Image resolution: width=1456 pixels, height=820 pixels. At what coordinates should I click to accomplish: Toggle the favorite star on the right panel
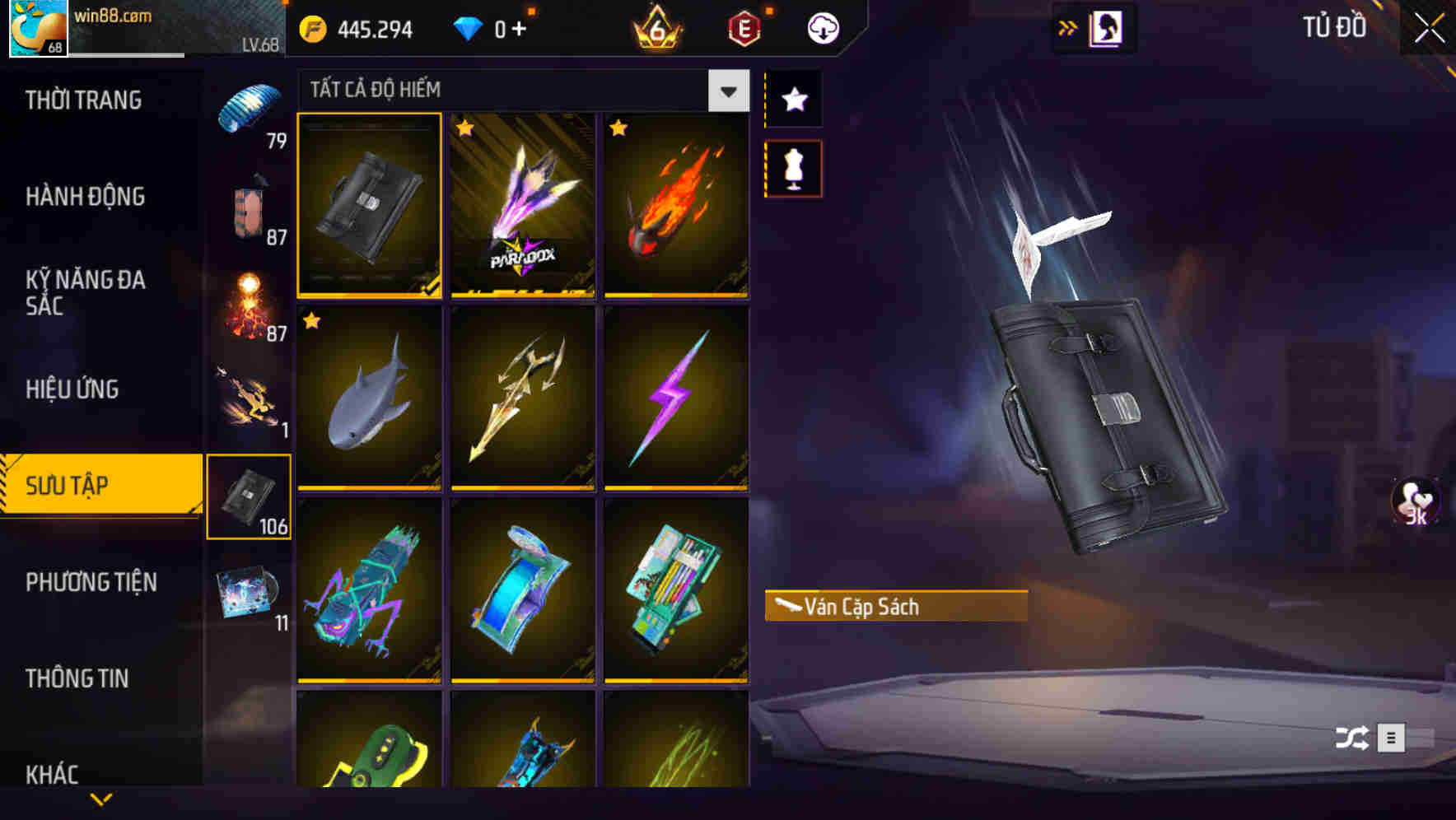(793, 100)
